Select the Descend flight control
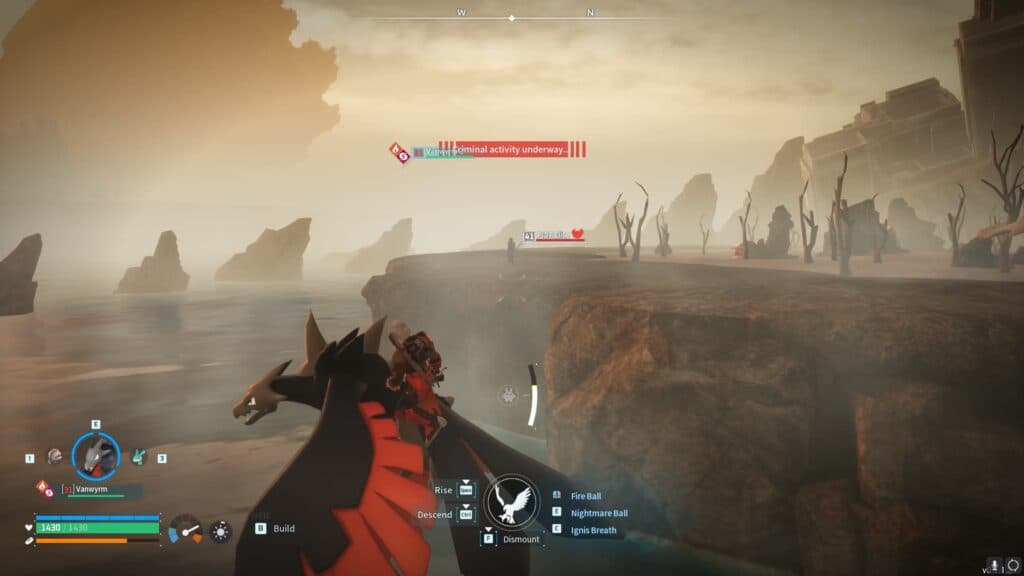 coord(466,514)
